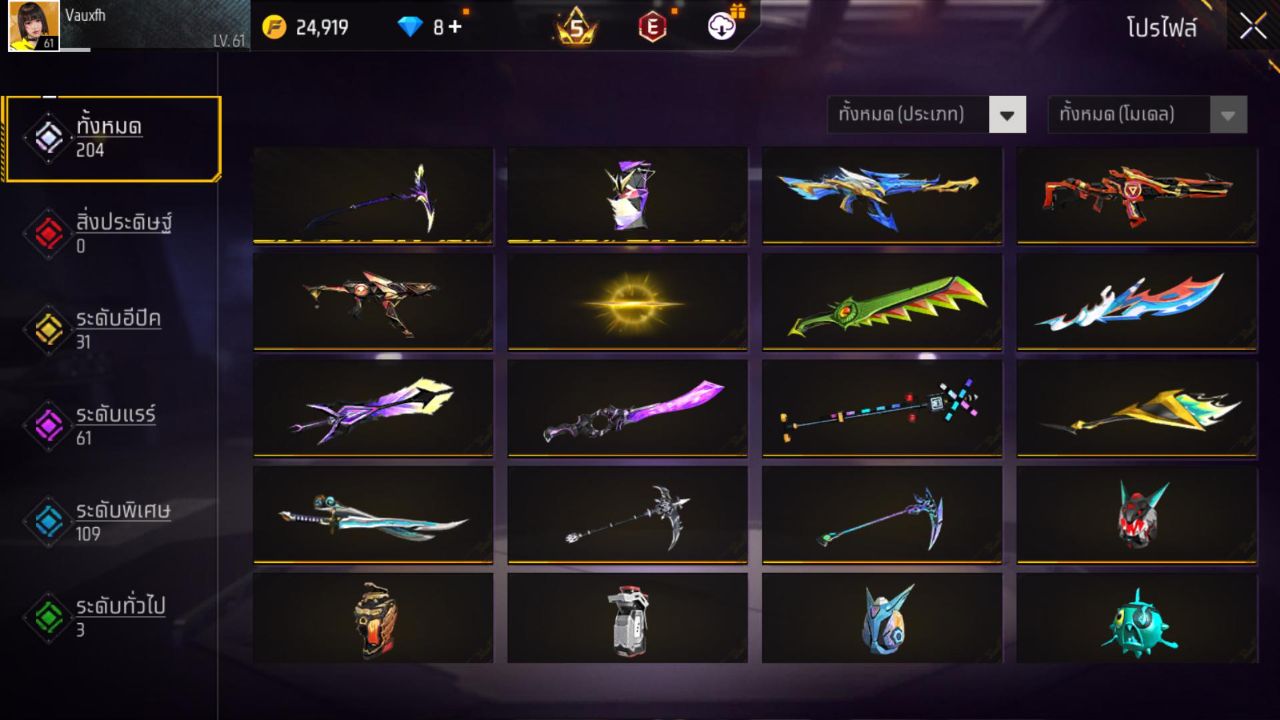Click the red E emblem icon
The height and width of the screenshot is (720, 1280).
pos(653,27)
